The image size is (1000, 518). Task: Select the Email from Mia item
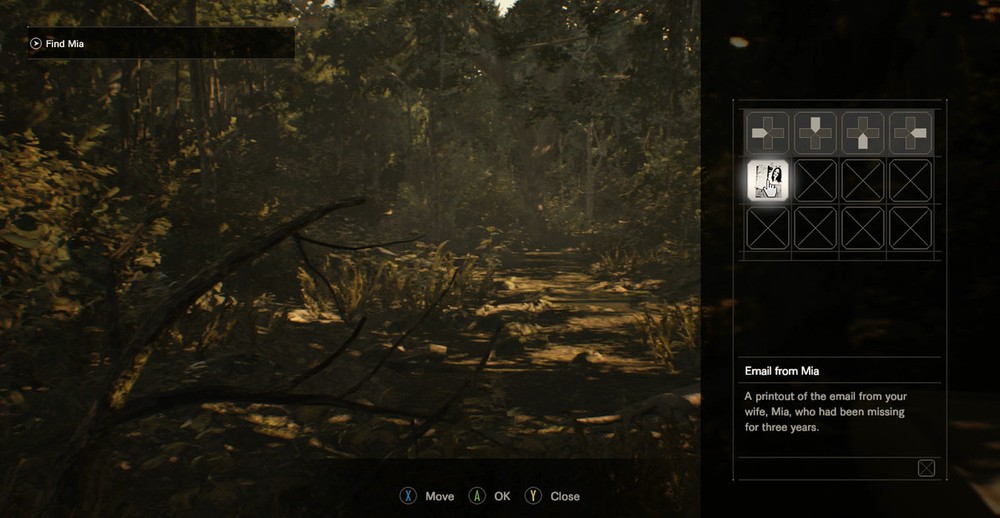(x=769, y=180)
